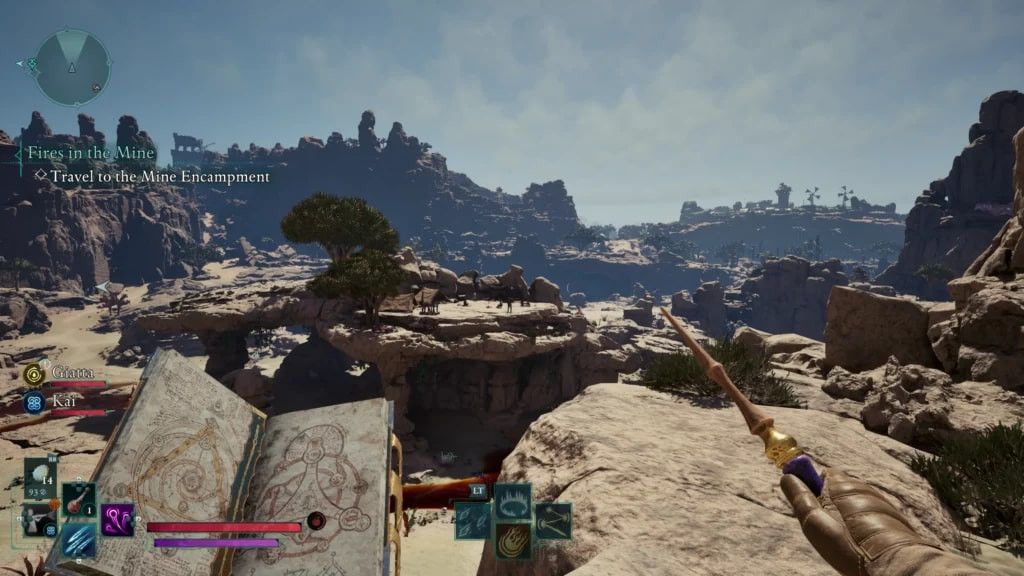Cast the ring of fire spell
Screen dimensions: 1024x576
click(x=513, y=501)
